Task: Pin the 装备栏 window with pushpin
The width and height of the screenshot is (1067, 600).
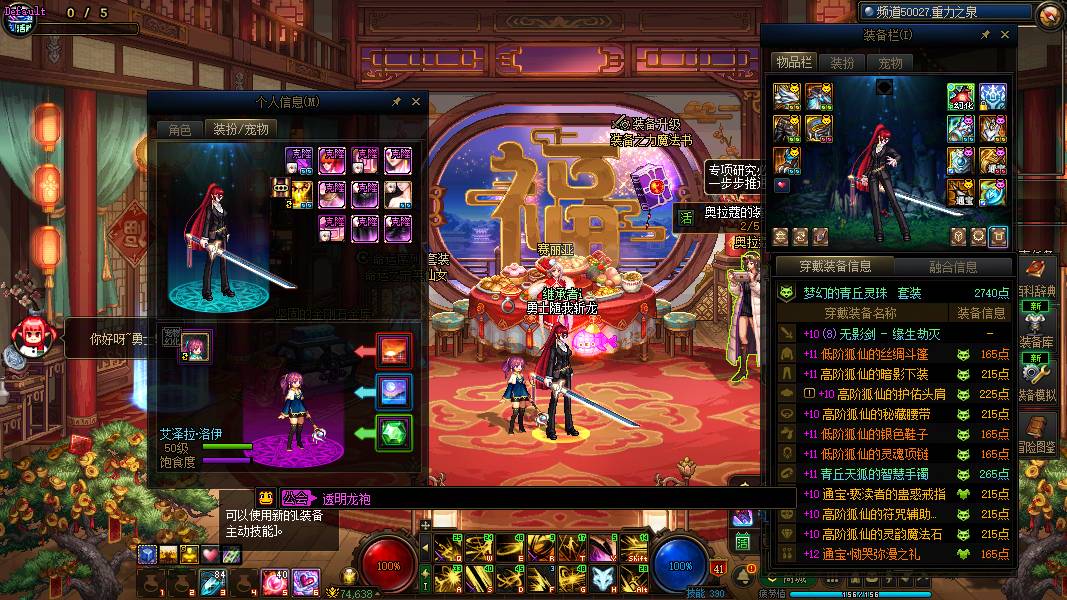Action: point(986,35)
